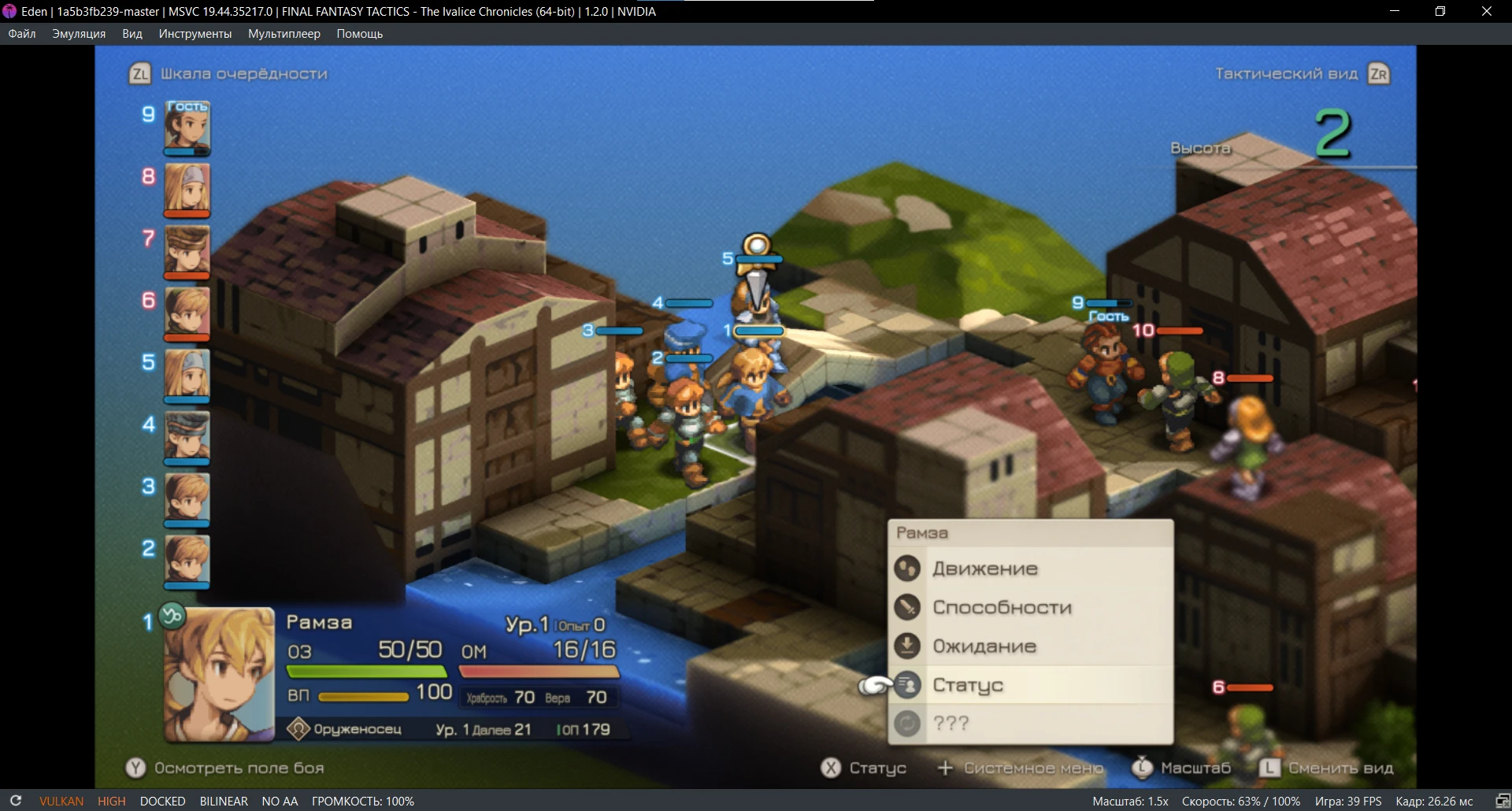Open the Вид menu
1512x811 pixels.
click(132, 34)
